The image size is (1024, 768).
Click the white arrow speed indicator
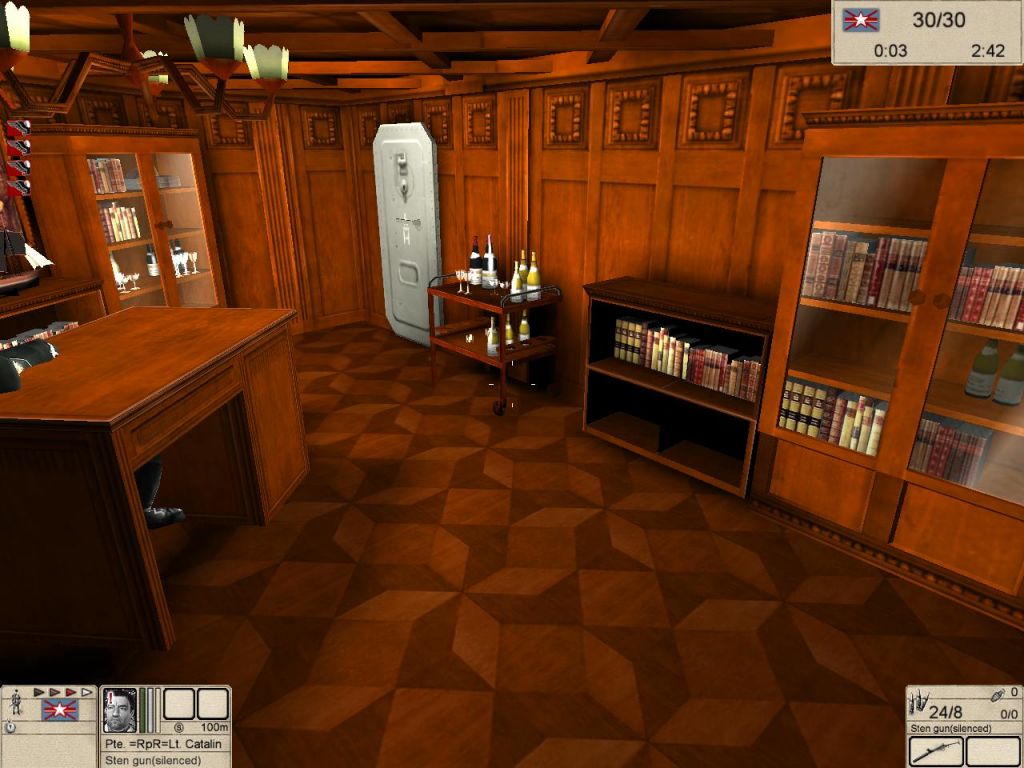pos(88,692)
